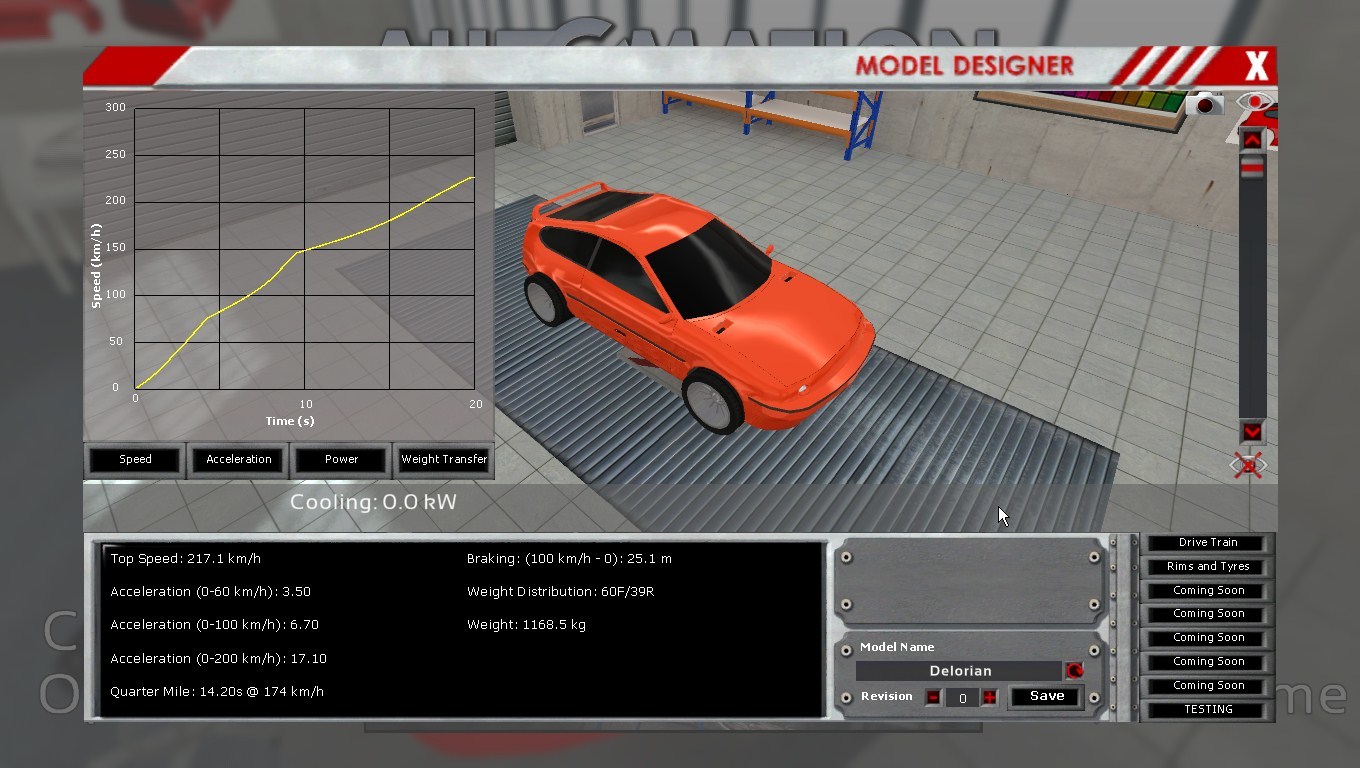Open the Drive Train section
The width and height of the screenshot is (1360, 768).
tap(1207, 543)
